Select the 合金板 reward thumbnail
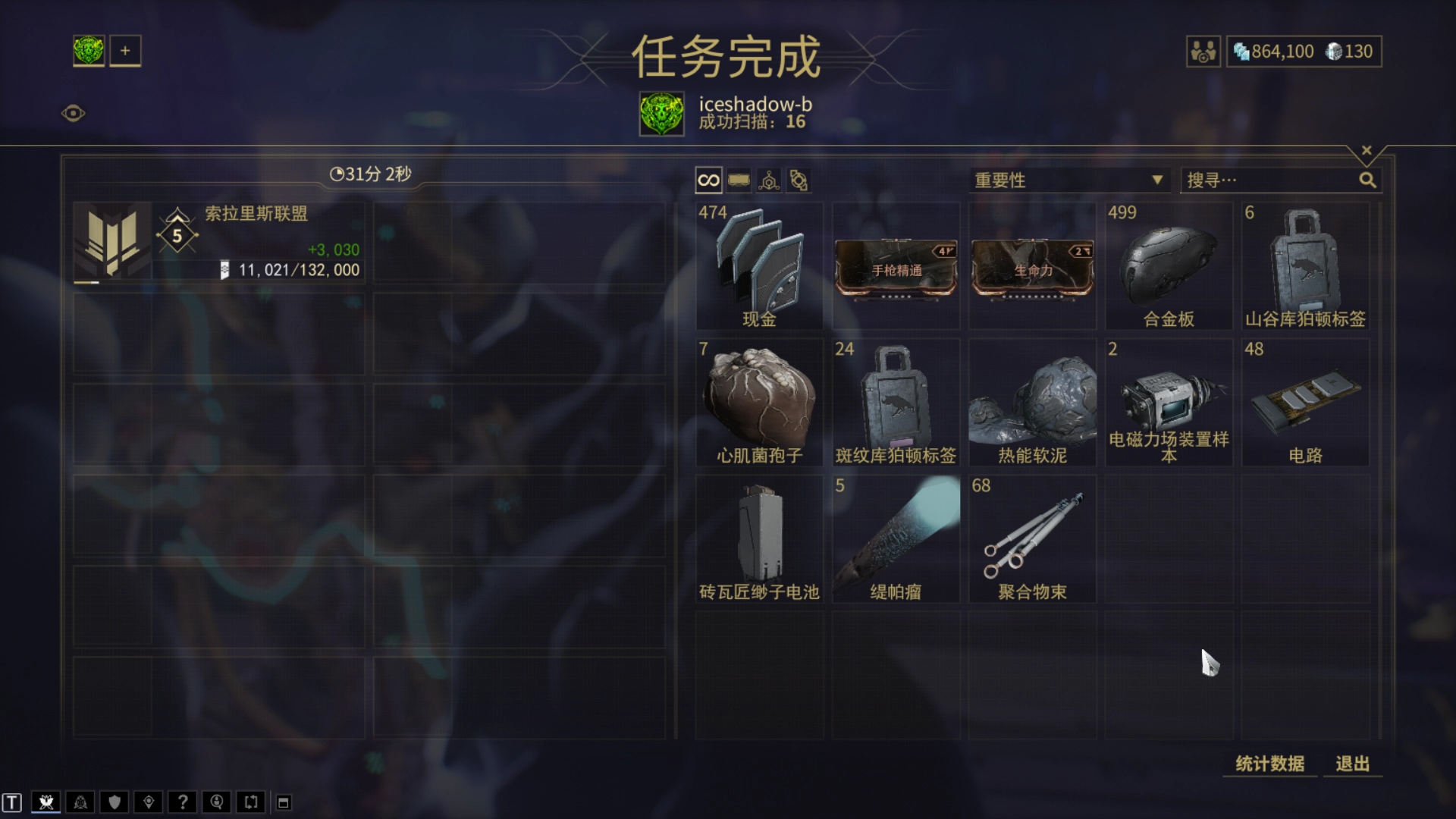Image resolution: width=1456 pixels, height=819 pixels. 1169,265
